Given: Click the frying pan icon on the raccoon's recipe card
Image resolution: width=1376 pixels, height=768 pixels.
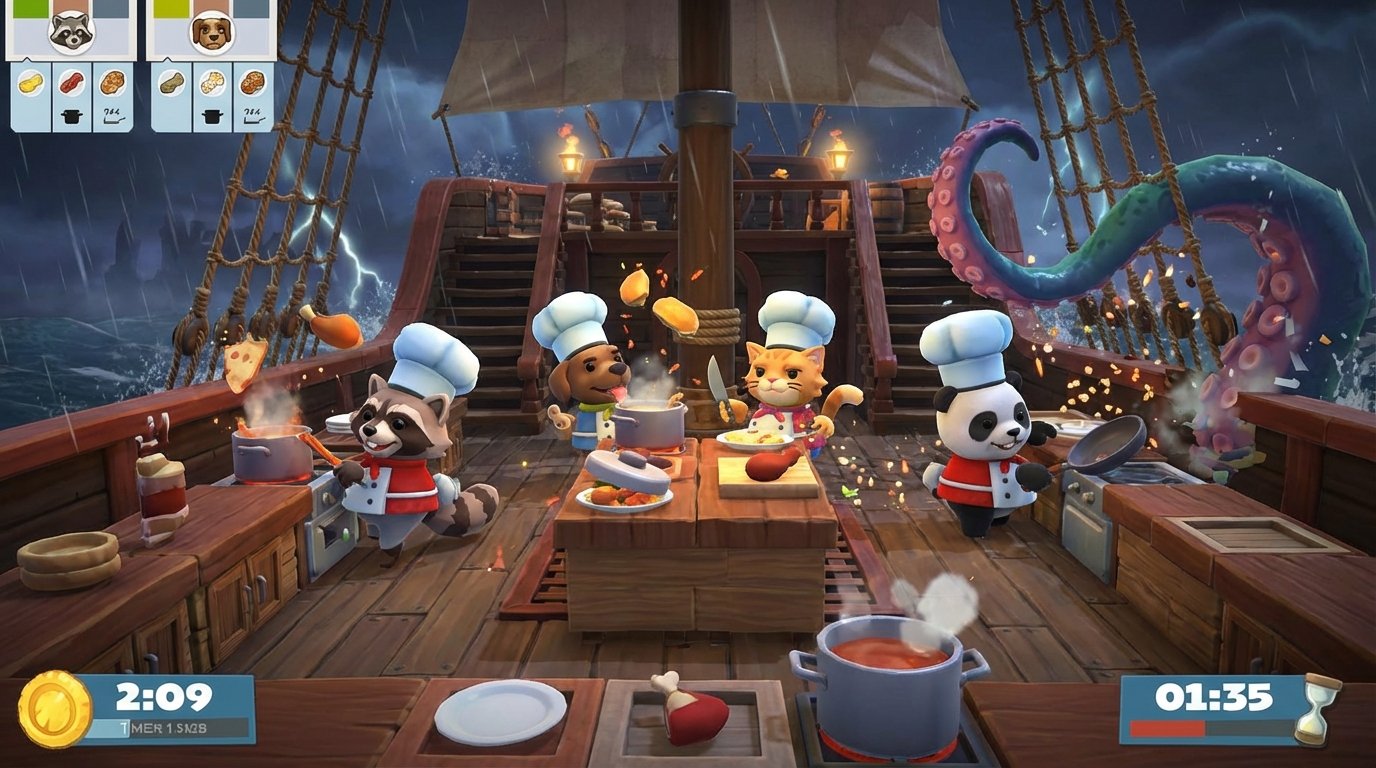Looking at the screenshot, I should click(x=113, y=116).
